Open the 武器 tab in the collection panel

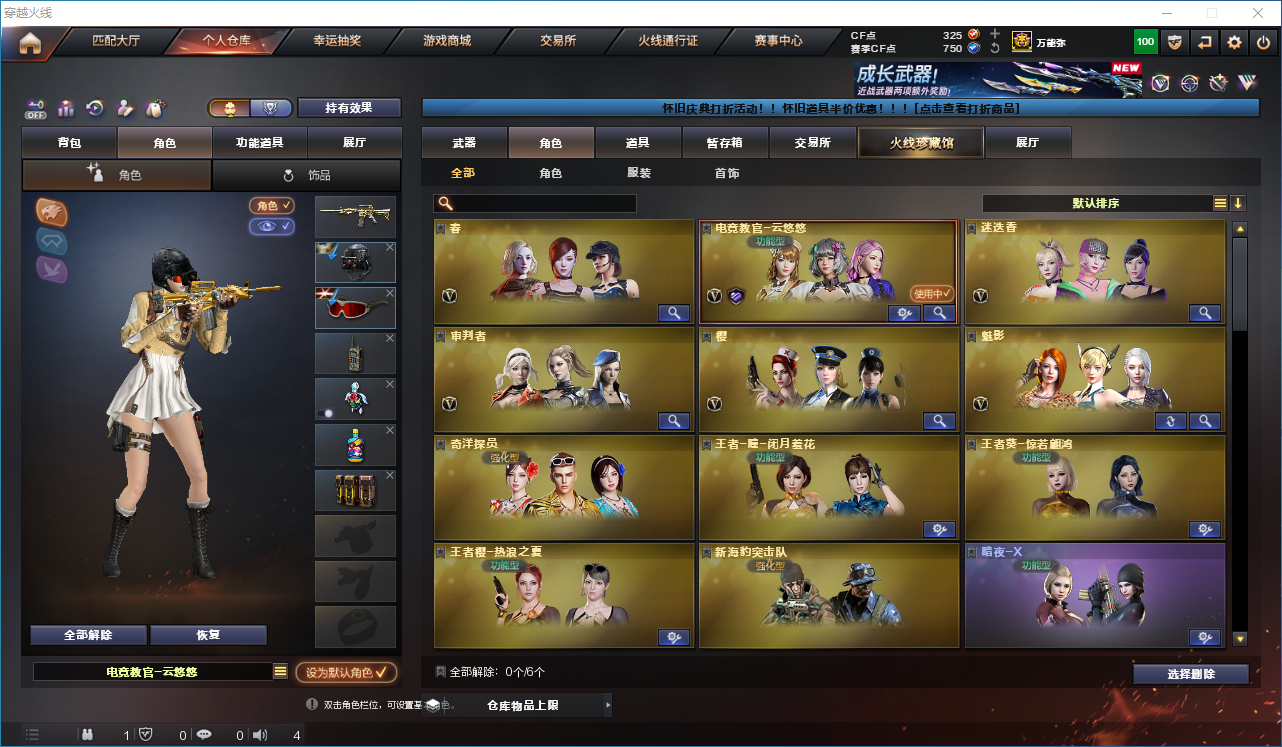point(464,142)
